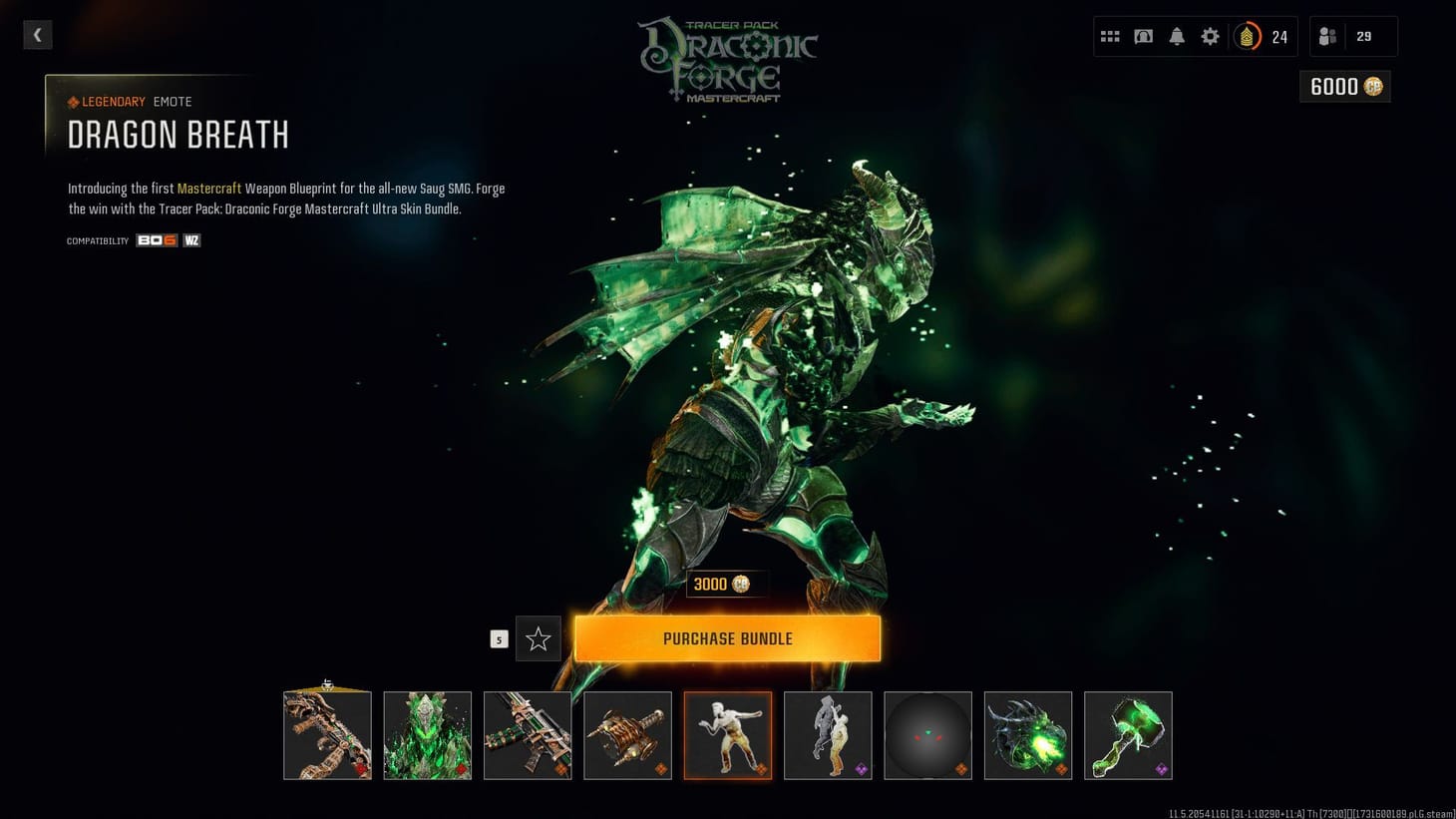Viewport: 1456px width, 819px height.
Task: Select the highlighted Dragon Breath emote tile
Action: 727,735
